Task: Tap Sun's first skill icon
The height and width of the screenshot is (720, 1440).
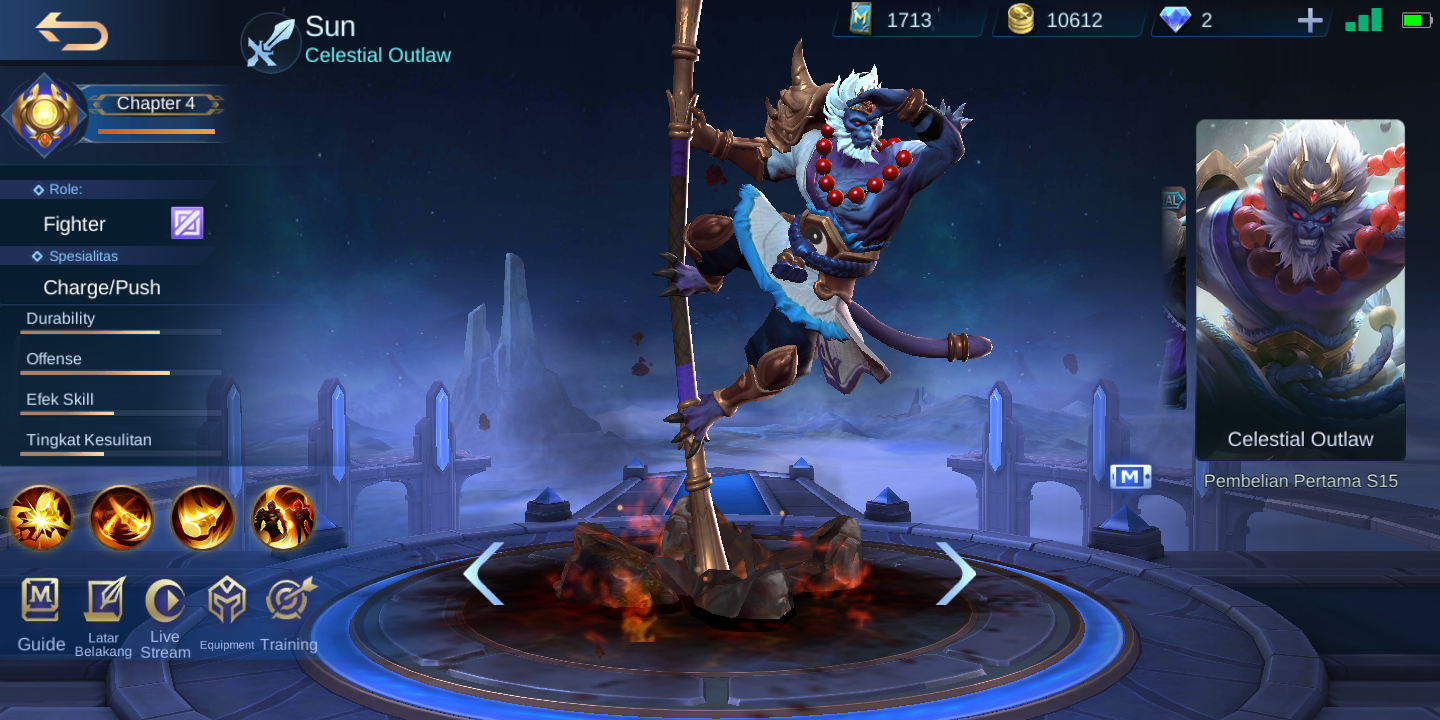Action: tap(40, 518)
